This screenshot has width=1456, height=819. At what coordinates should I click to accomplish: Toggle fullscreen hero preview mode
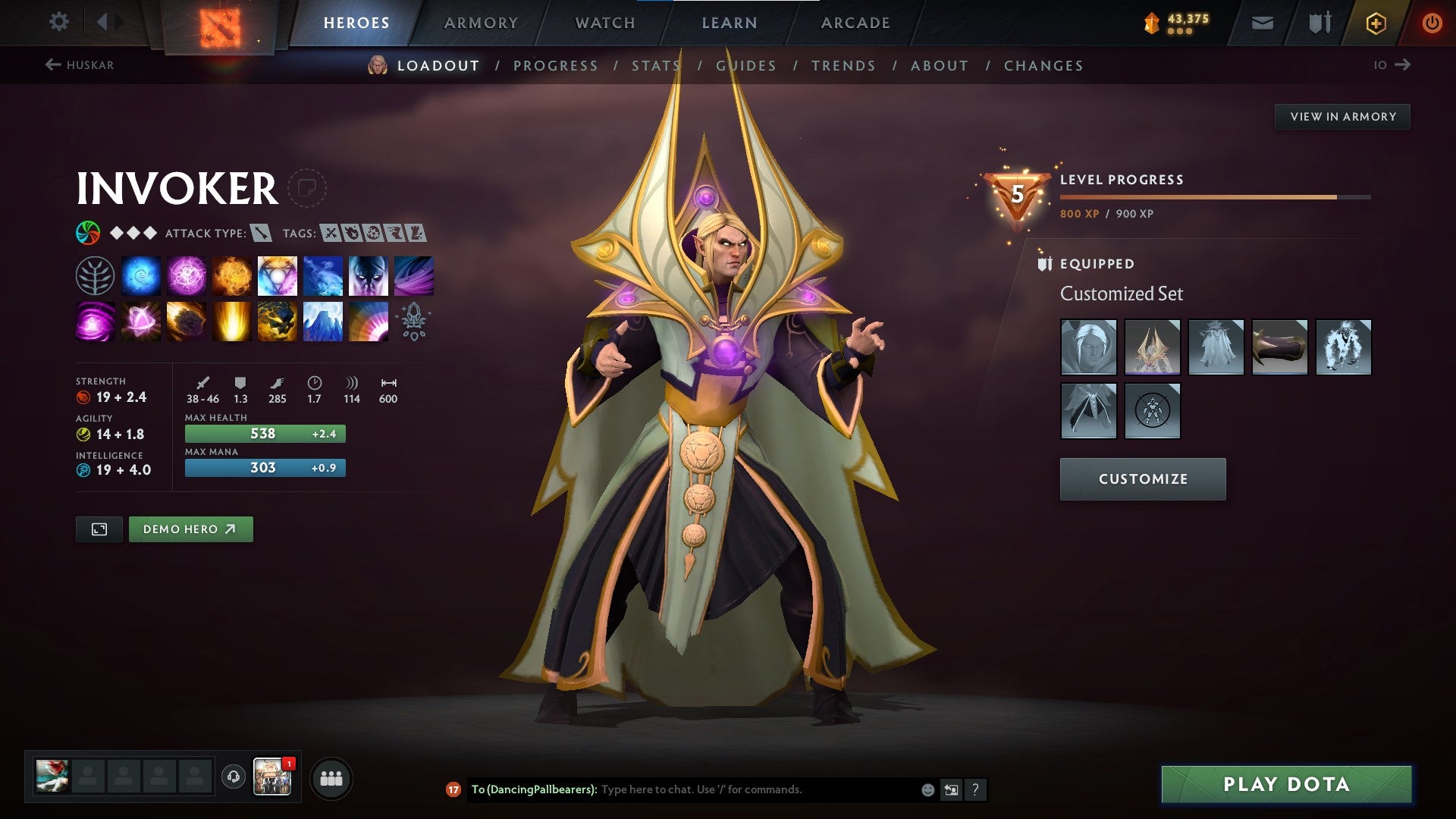[x=99, y=529]
